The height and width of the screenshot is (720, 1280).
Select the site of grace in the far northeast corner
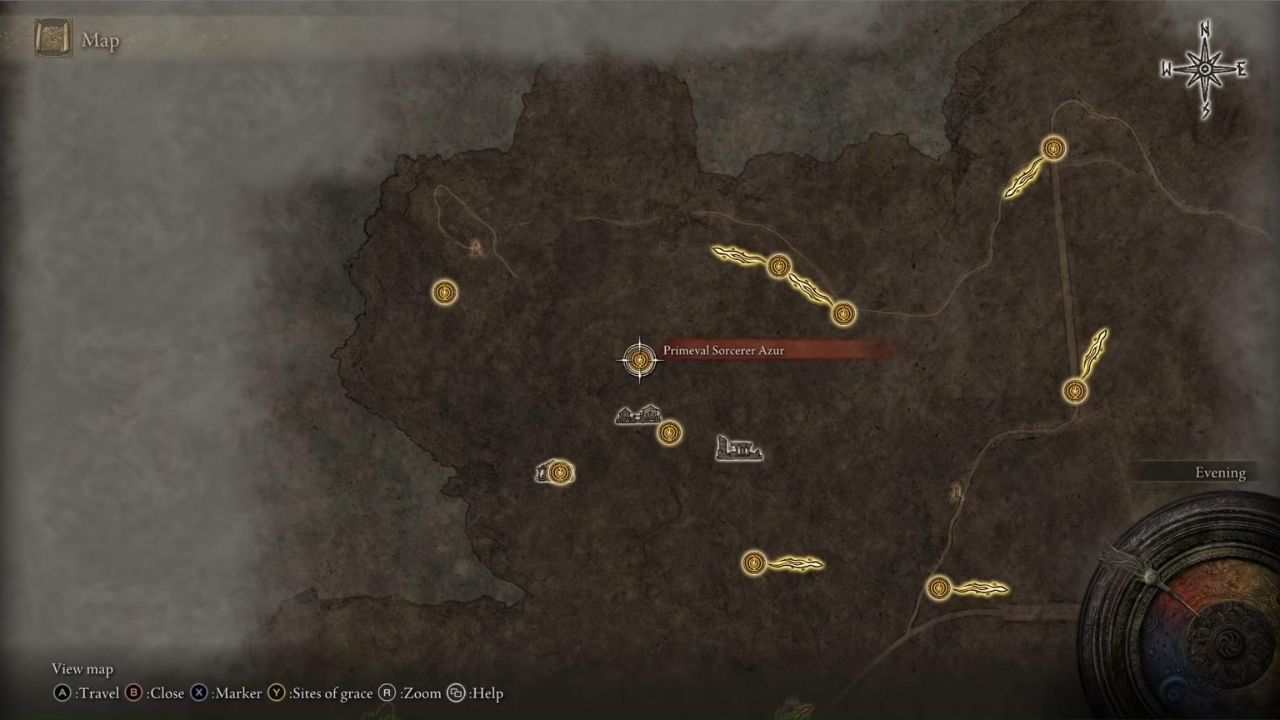1052,148
